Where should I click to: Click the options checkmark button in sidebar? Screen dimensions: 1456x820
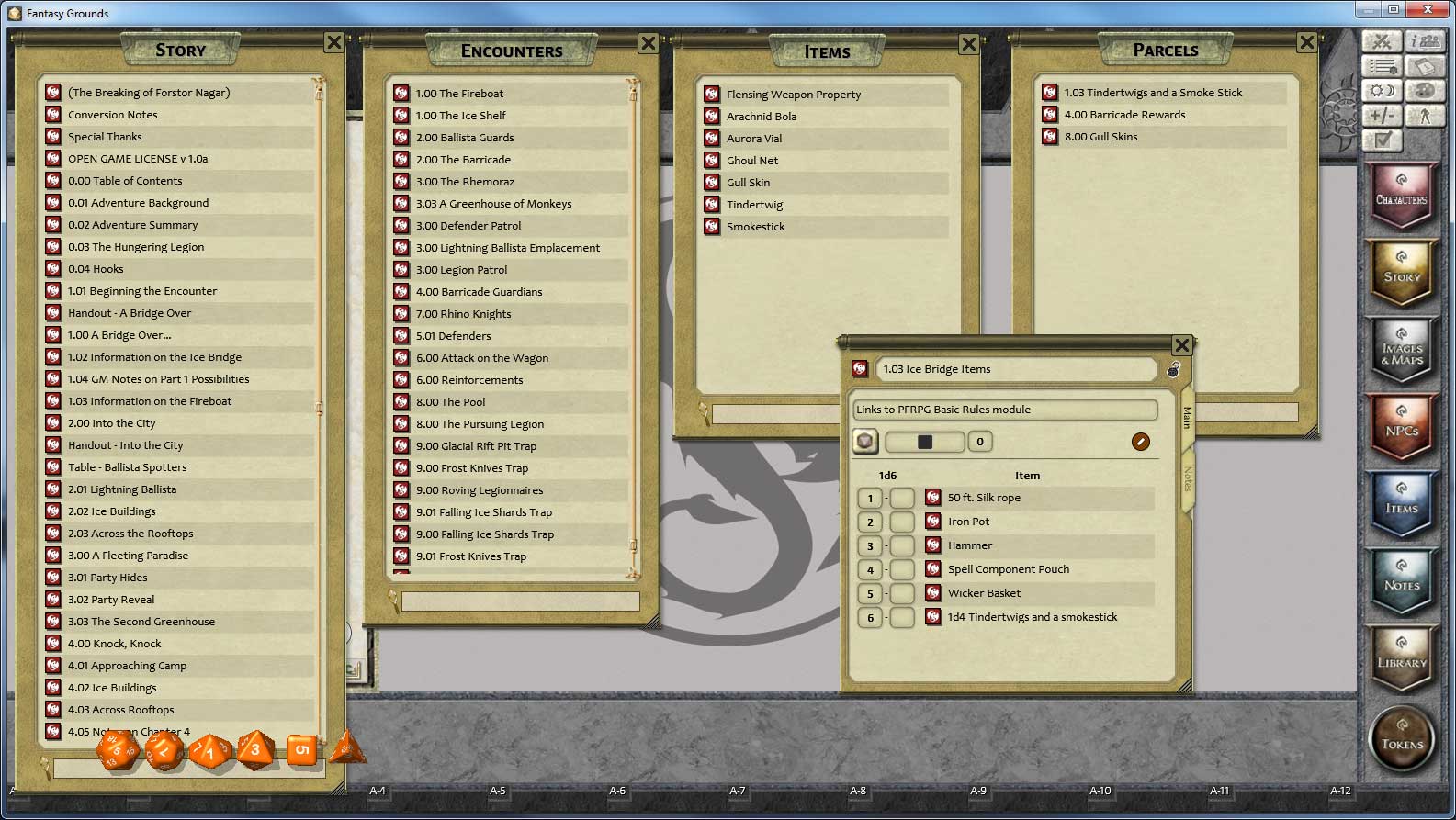click(1382, 140)
